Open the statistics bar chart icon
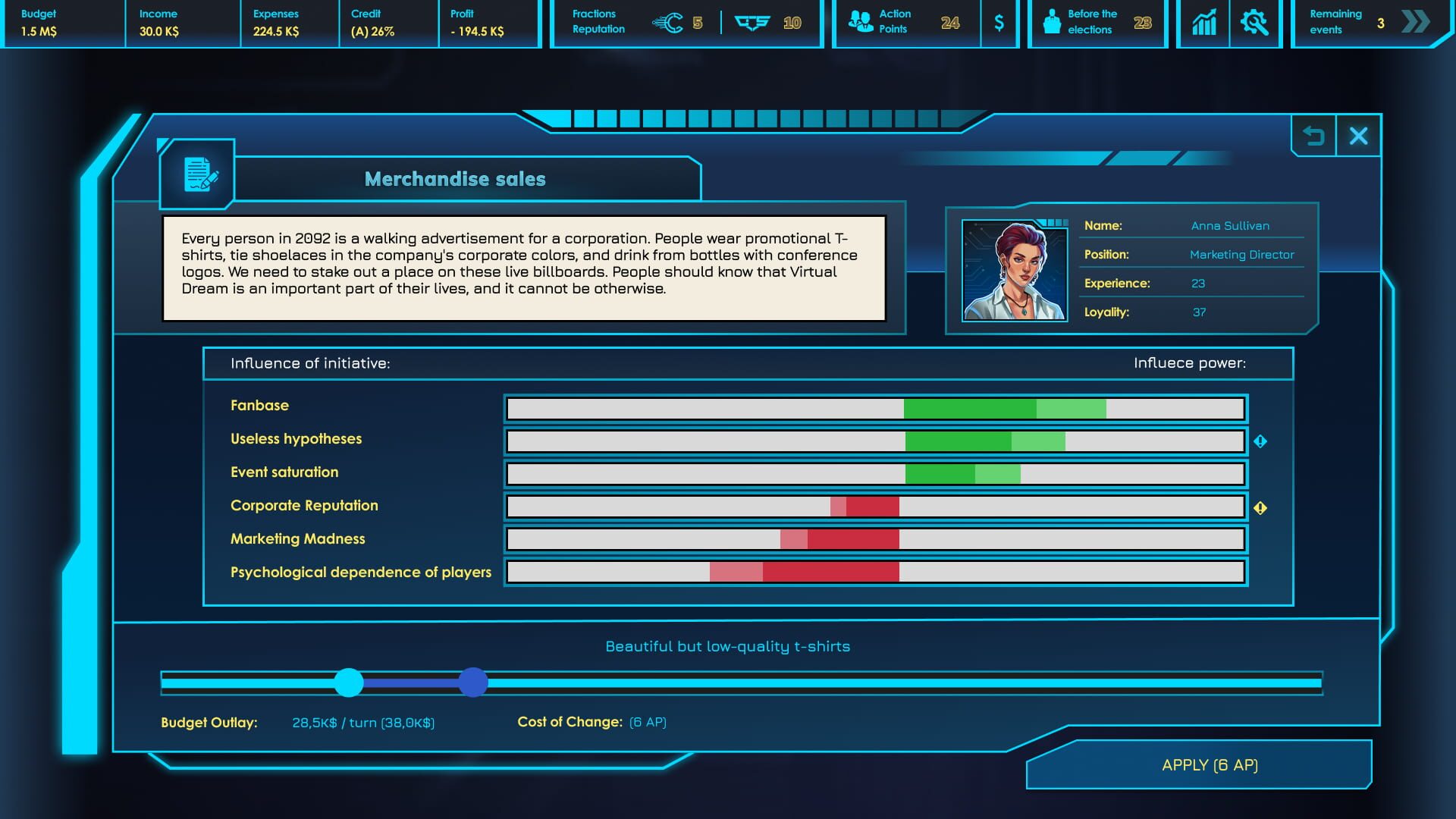The height and width of the screenshot is (819, 1456). 1202,23
